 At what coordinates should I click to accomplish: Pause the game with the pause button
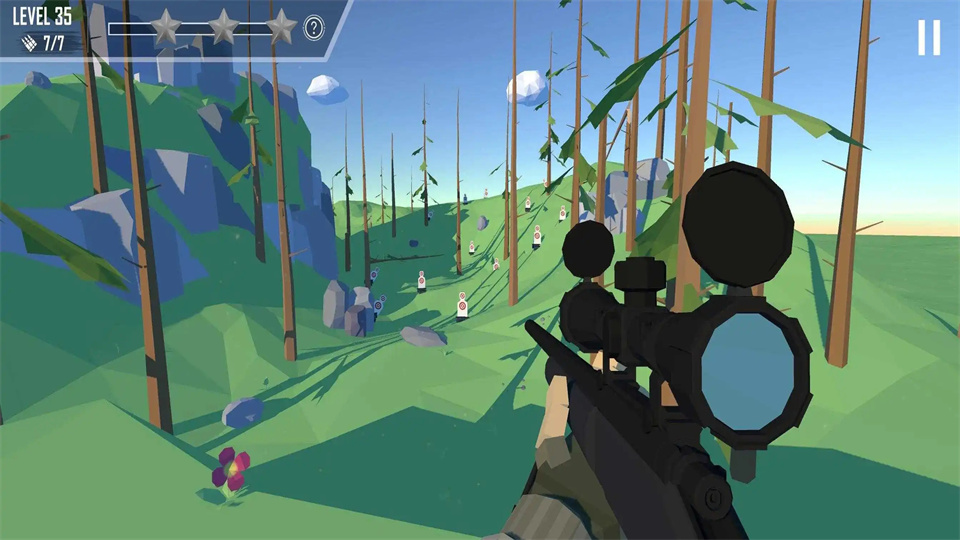(929, 38)
